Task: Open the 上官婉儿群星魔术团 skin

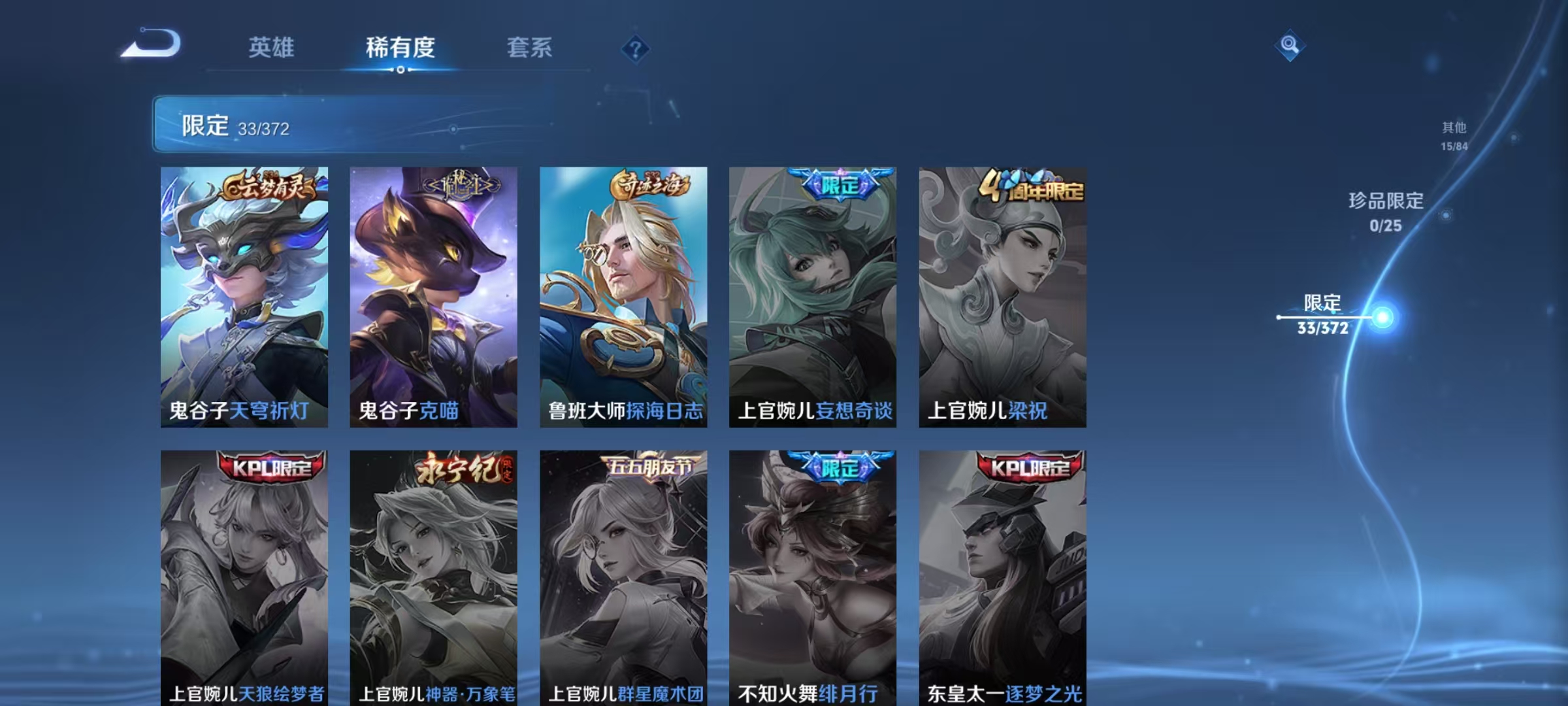Action: click(622, 582)
